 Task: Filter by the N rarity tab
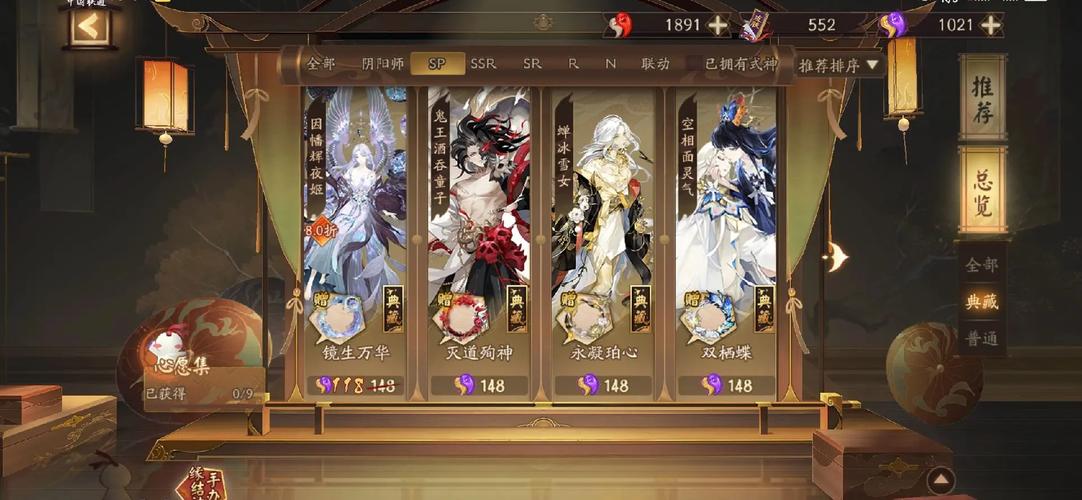[610, 64]
